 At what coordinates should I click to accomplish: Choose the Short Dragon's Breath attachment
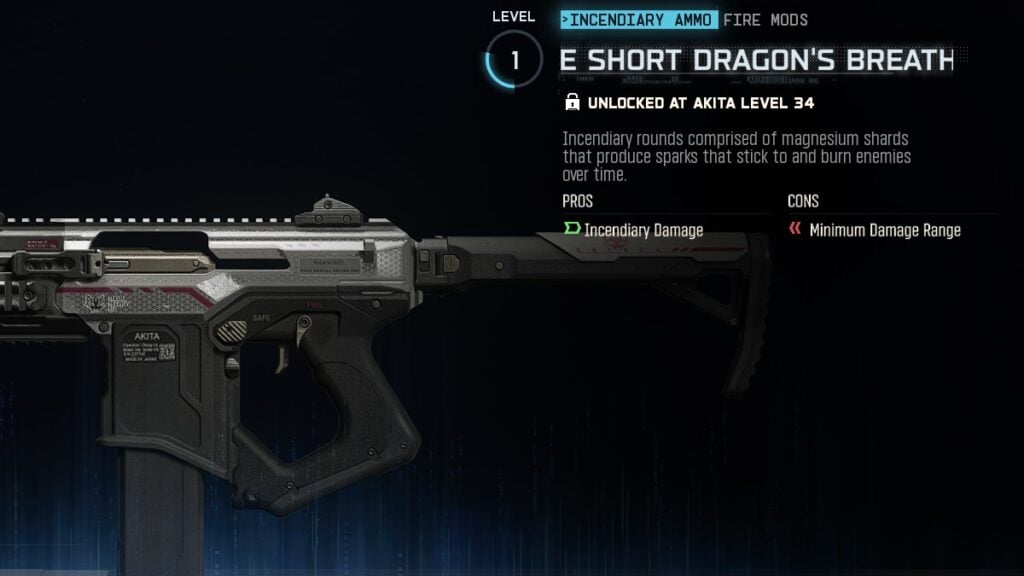(x=756, y=60)
